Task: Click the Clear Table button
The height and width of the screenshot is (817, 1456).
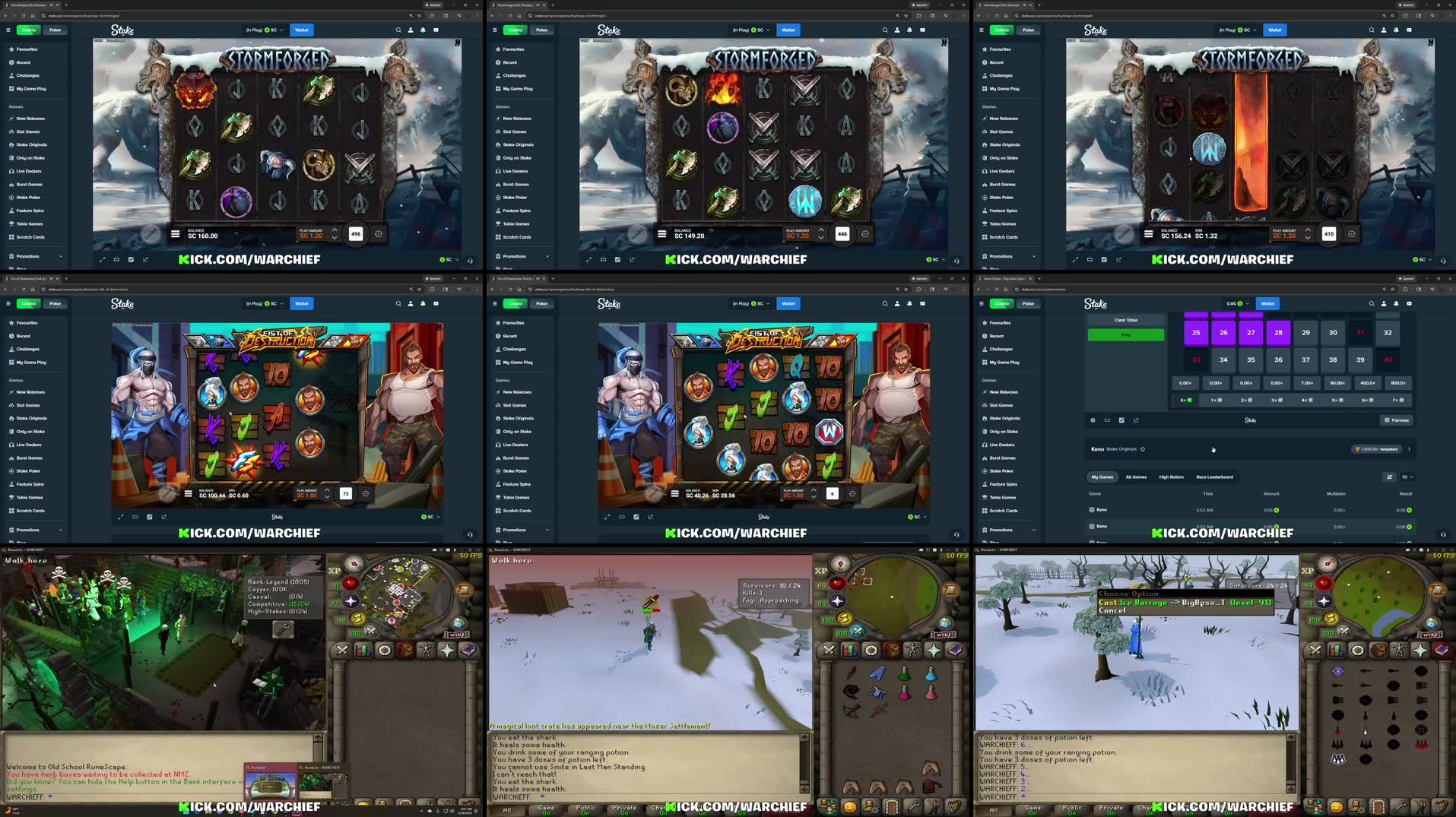Action: (1126, 320)
